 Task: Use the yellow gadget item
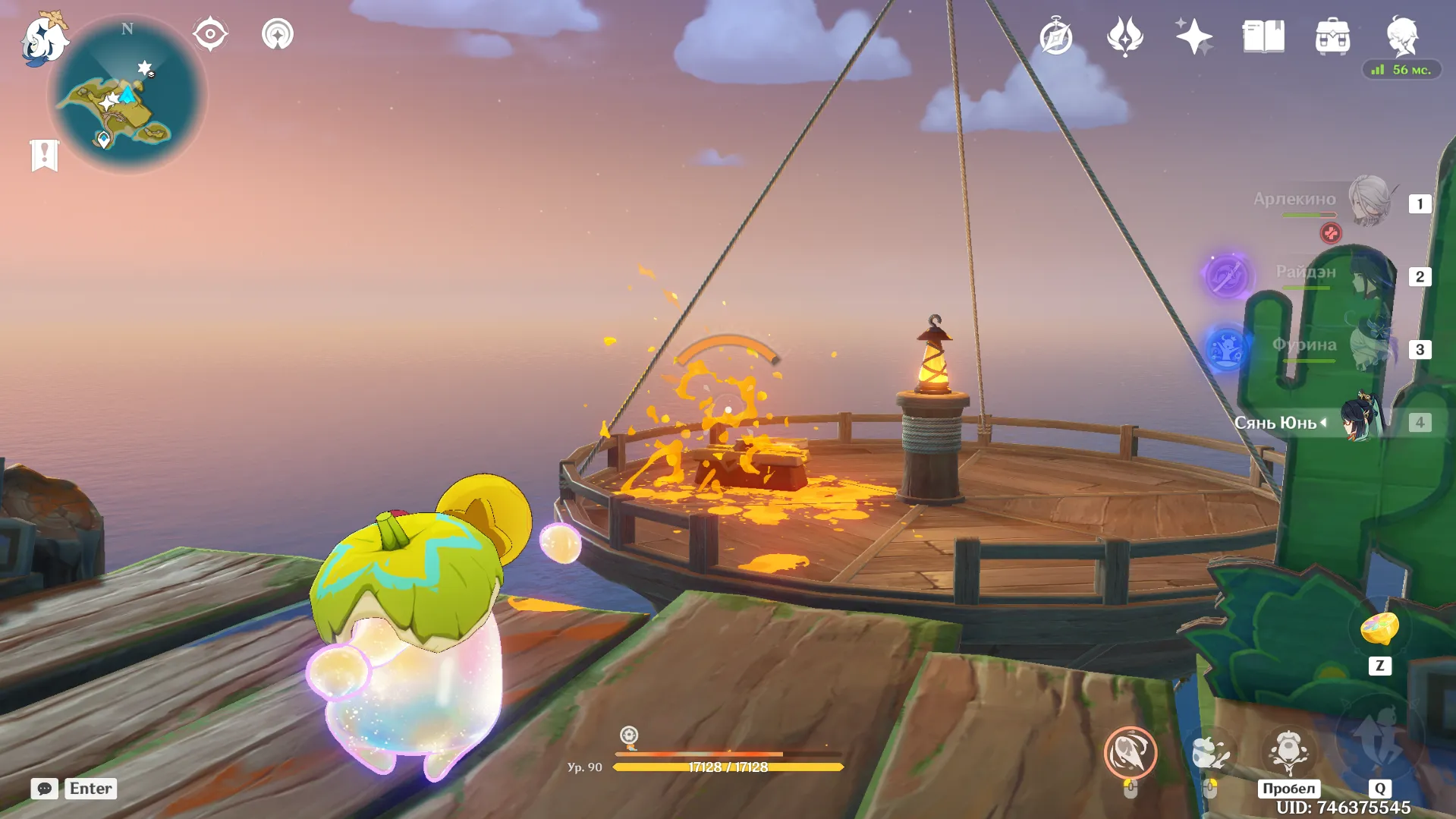1379,629
